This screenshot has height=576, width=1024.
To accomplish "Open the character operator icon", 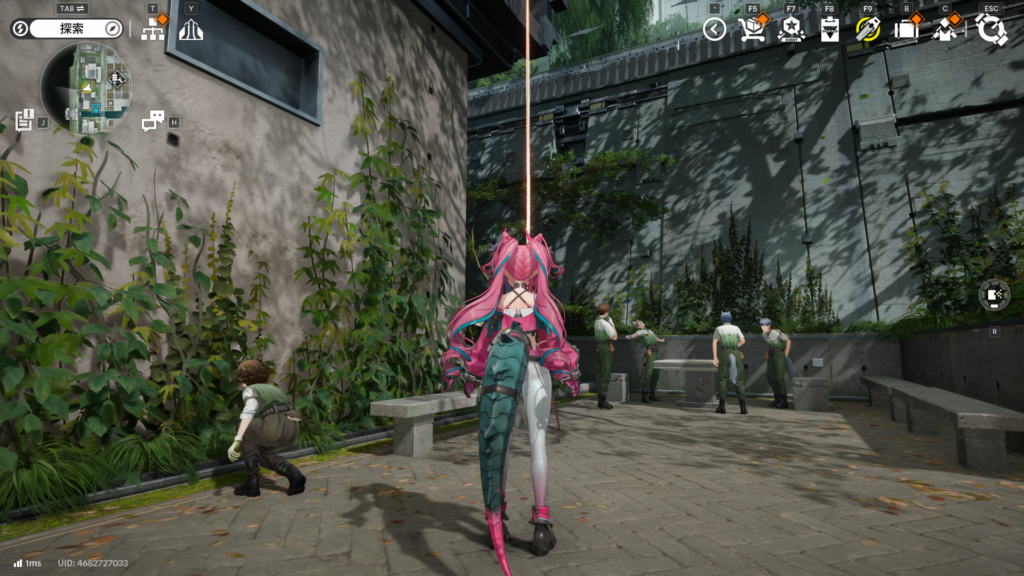I will click(945, 29).
